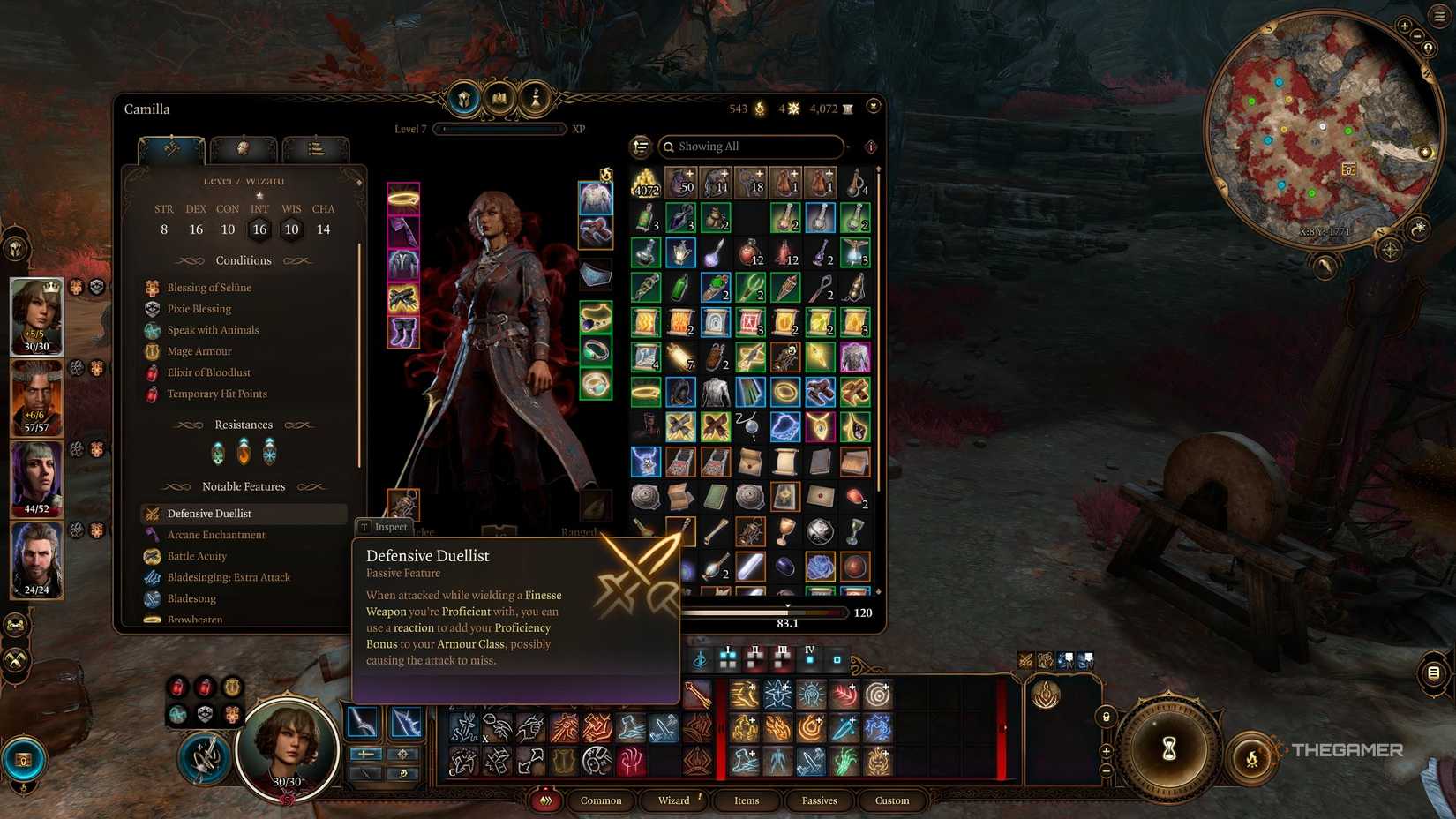Select the red flame icon left of Common
This screenshot has height=819, width=1456.
(546, 800)
